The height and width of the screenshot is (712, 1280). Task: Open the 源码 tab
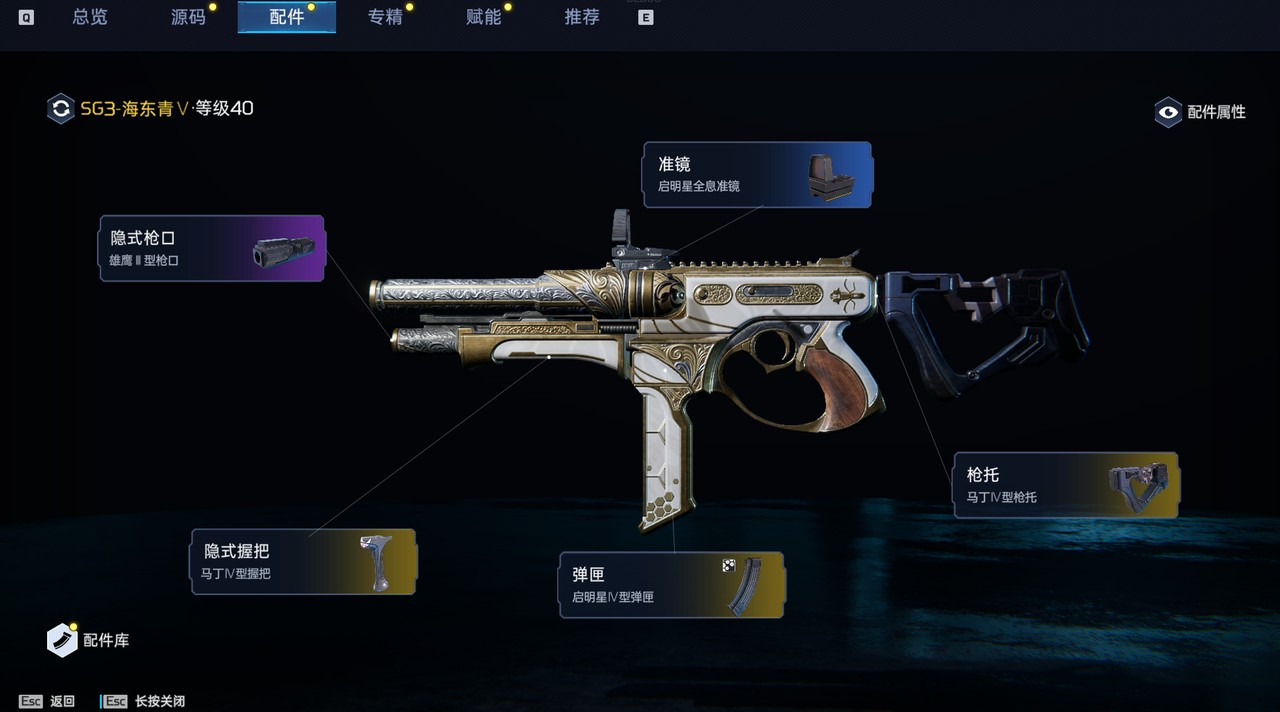(x=188, y=17)
